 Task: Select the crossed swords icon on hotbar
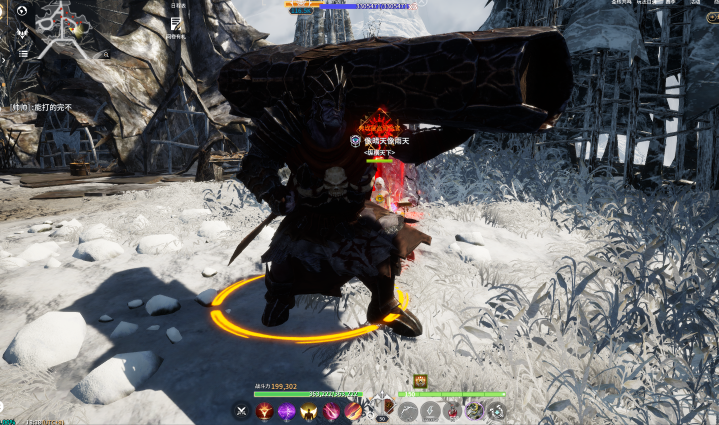click(x=241, y=410)
